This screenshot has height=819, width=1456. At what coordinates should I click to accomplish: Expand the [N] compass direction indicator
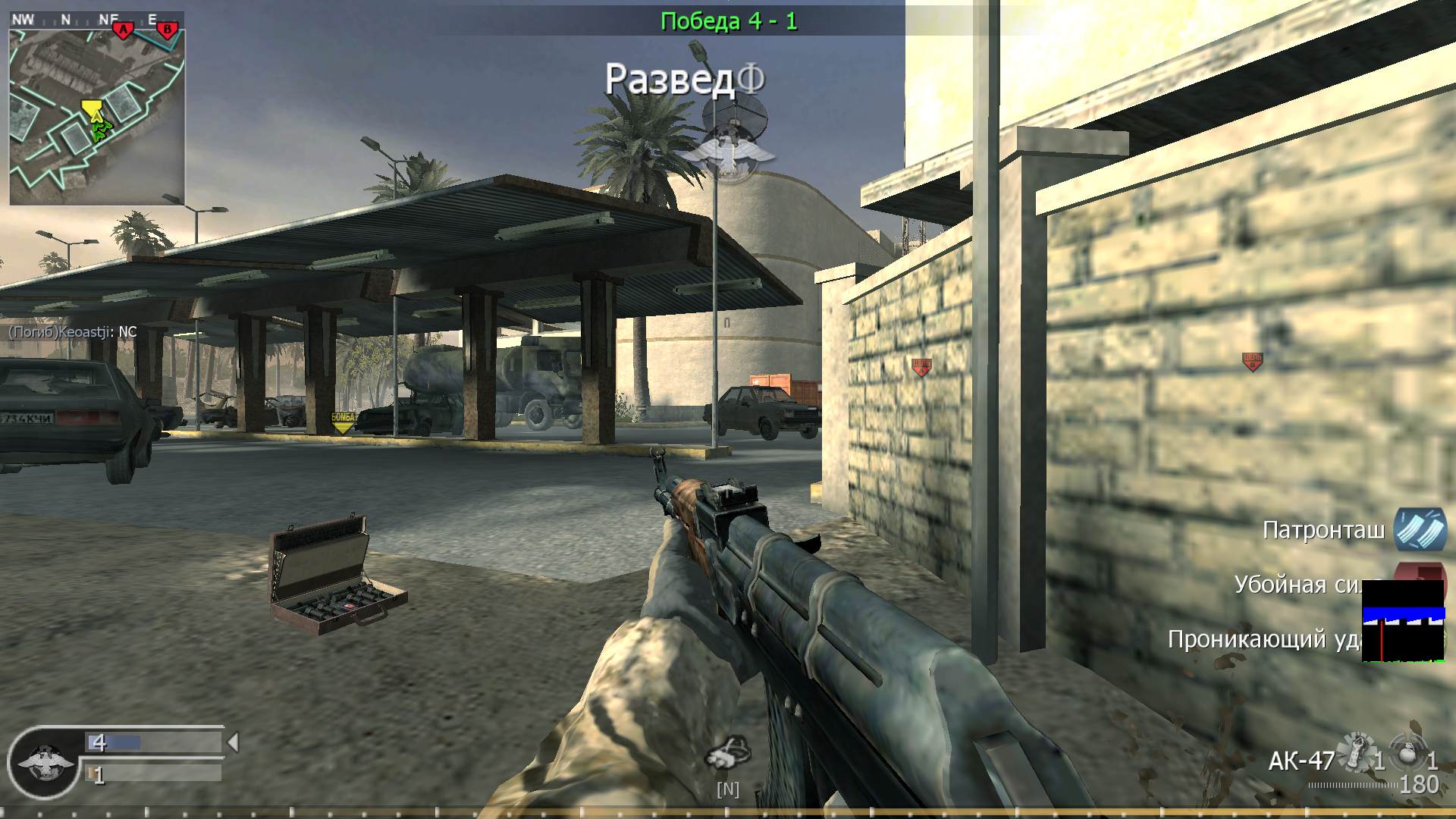pos(727,790)
